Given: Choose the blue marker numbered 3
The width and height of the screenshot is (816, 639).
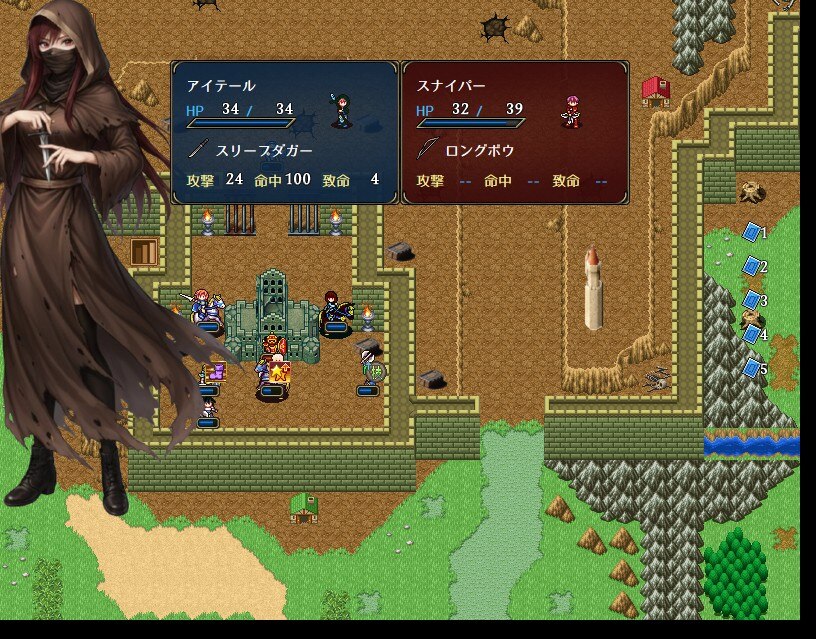Looking at the screenshot, I should [x=752, y=300].
